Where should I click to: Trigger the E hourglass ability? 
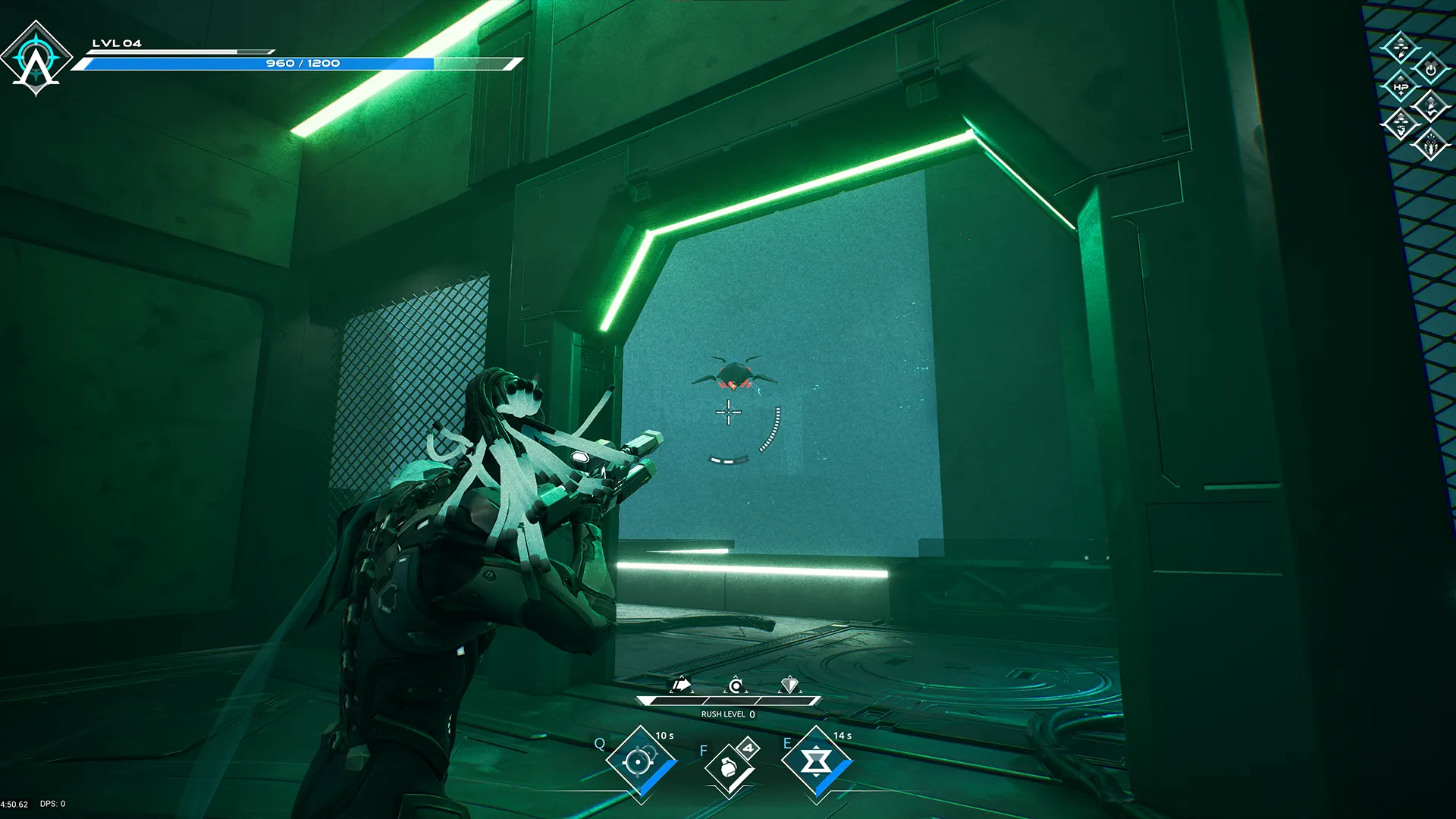pyautogui.click(x=817, y=759)
